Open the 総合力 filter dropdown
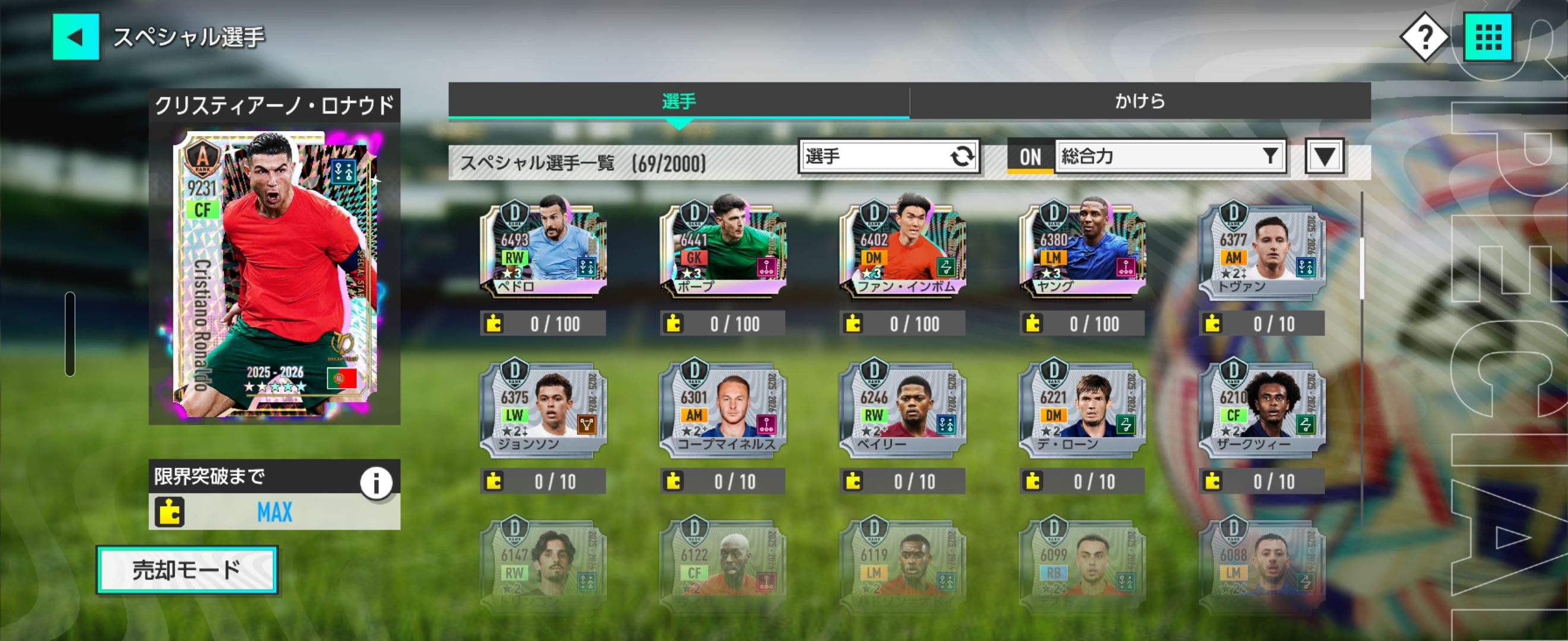The height and width of the screenshot is (641, 1568). tap(1169, 157)
